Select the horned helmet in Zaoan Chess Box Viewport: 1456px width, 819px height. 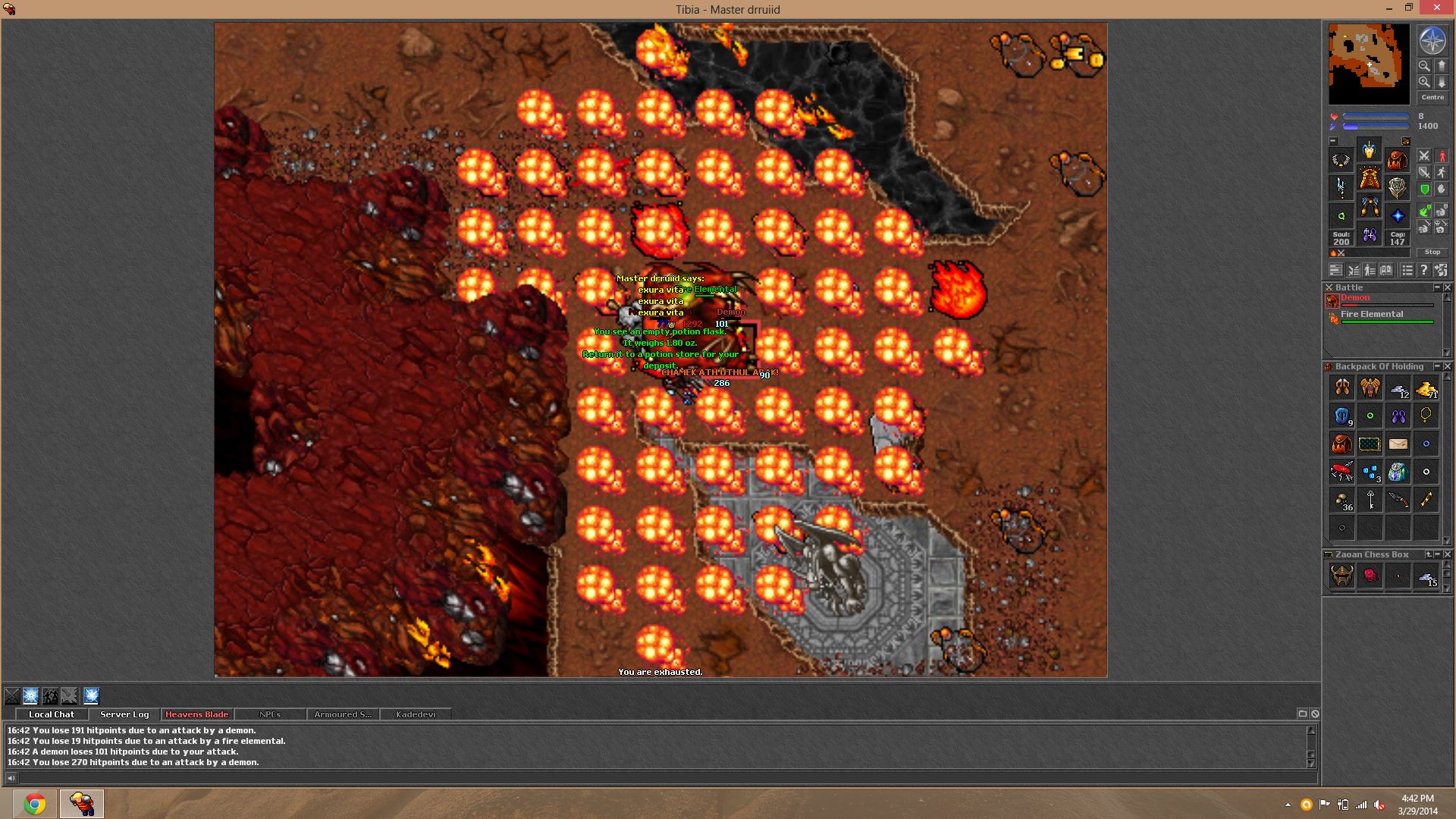point(1341,576)
